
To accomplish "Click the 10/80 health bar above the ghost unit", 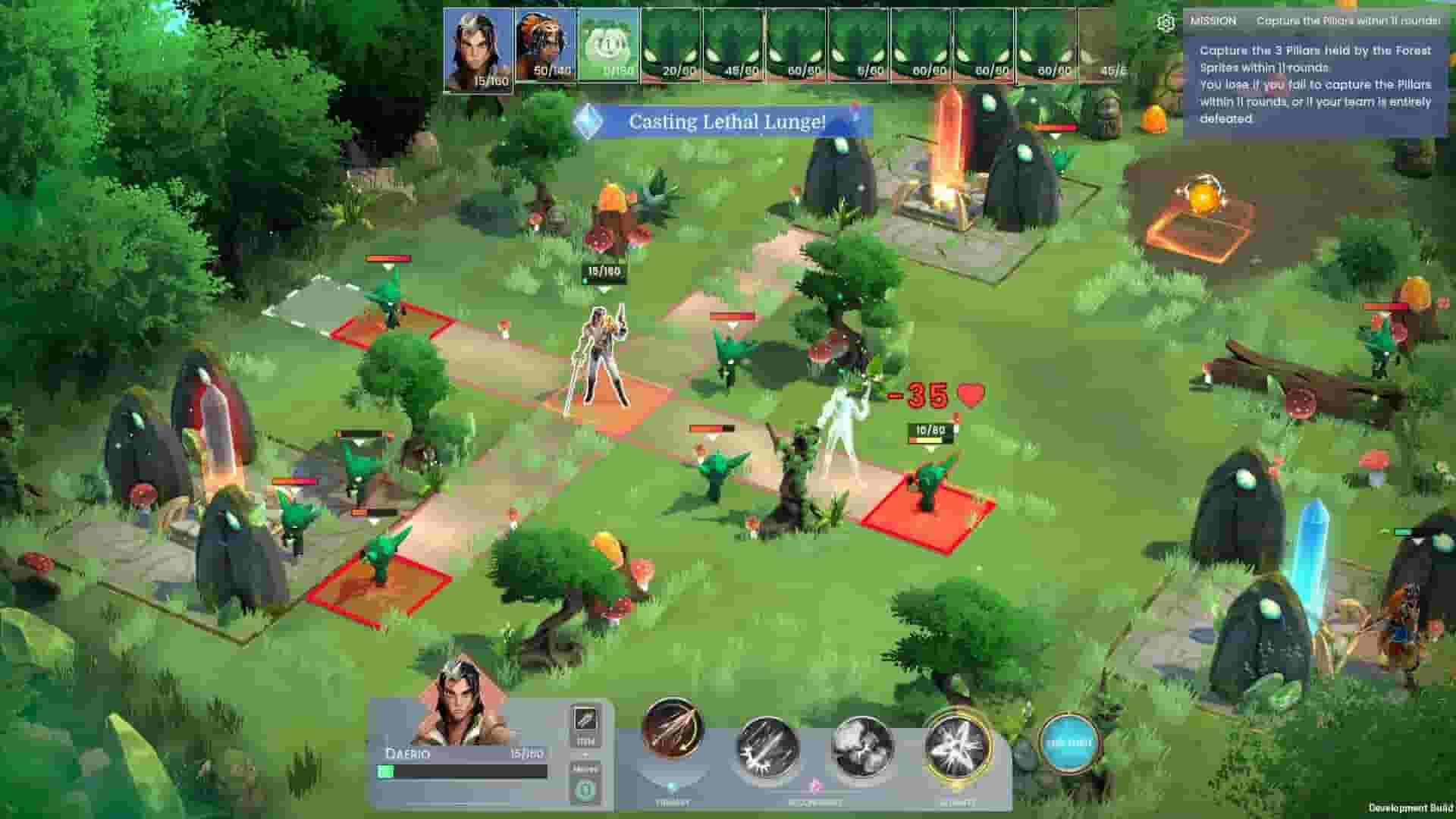I will (930, 428).
